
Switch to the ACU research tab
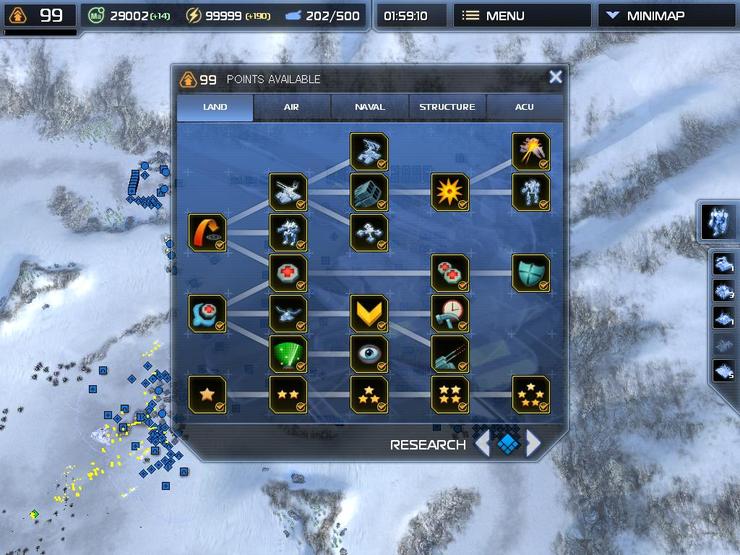(x=524, y=107)
